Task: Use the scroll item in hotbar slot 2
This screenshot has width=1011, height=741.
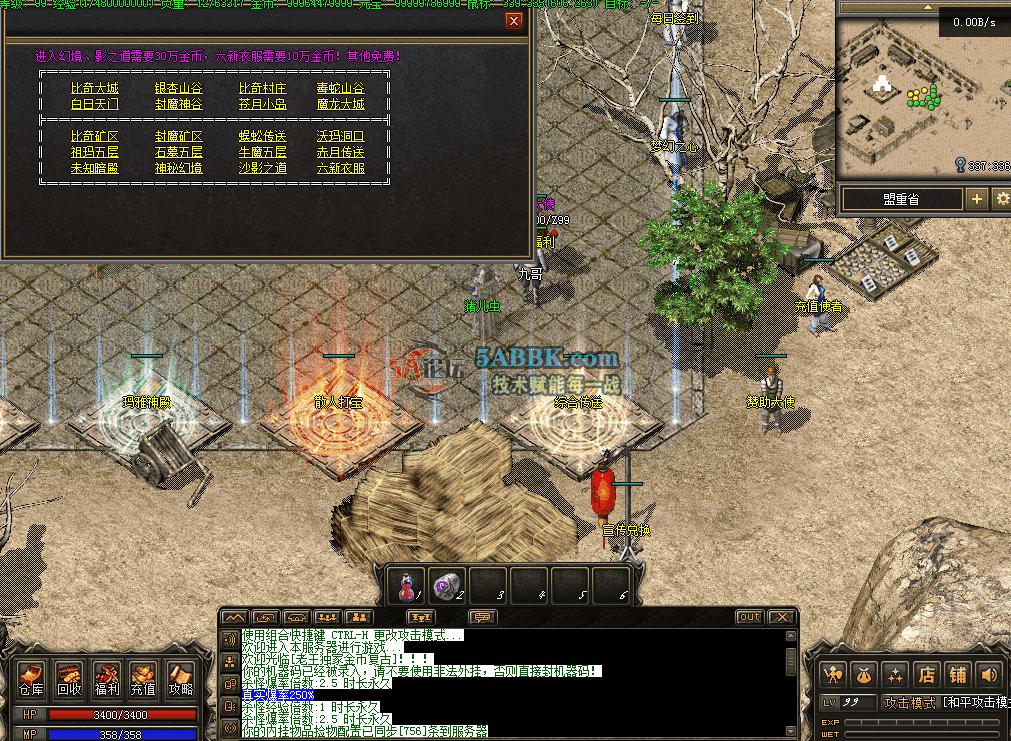Action: click(447, 585)
